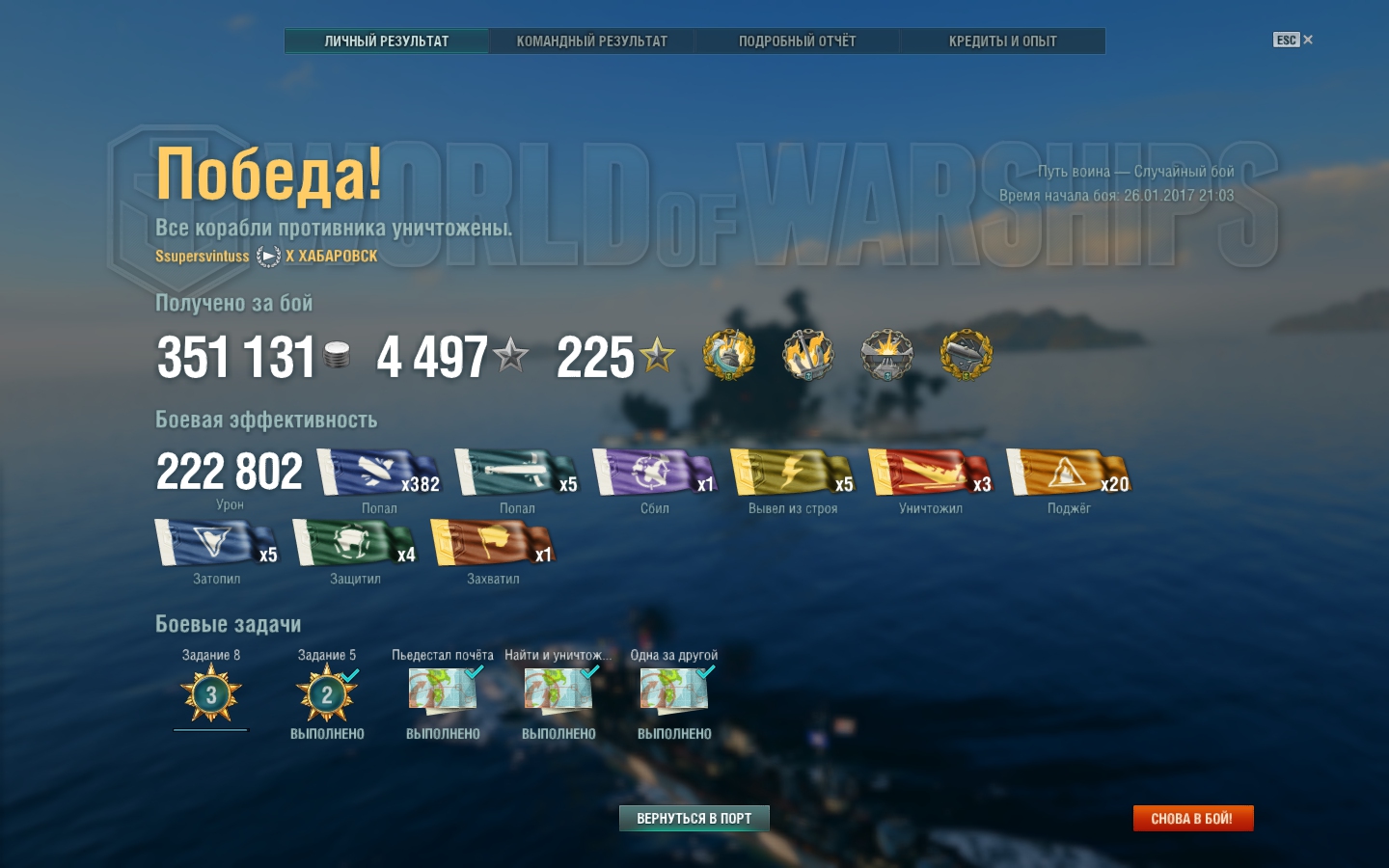
Task: Click the Поджёг x20 fire ribbon
Action: [1067, 473]
